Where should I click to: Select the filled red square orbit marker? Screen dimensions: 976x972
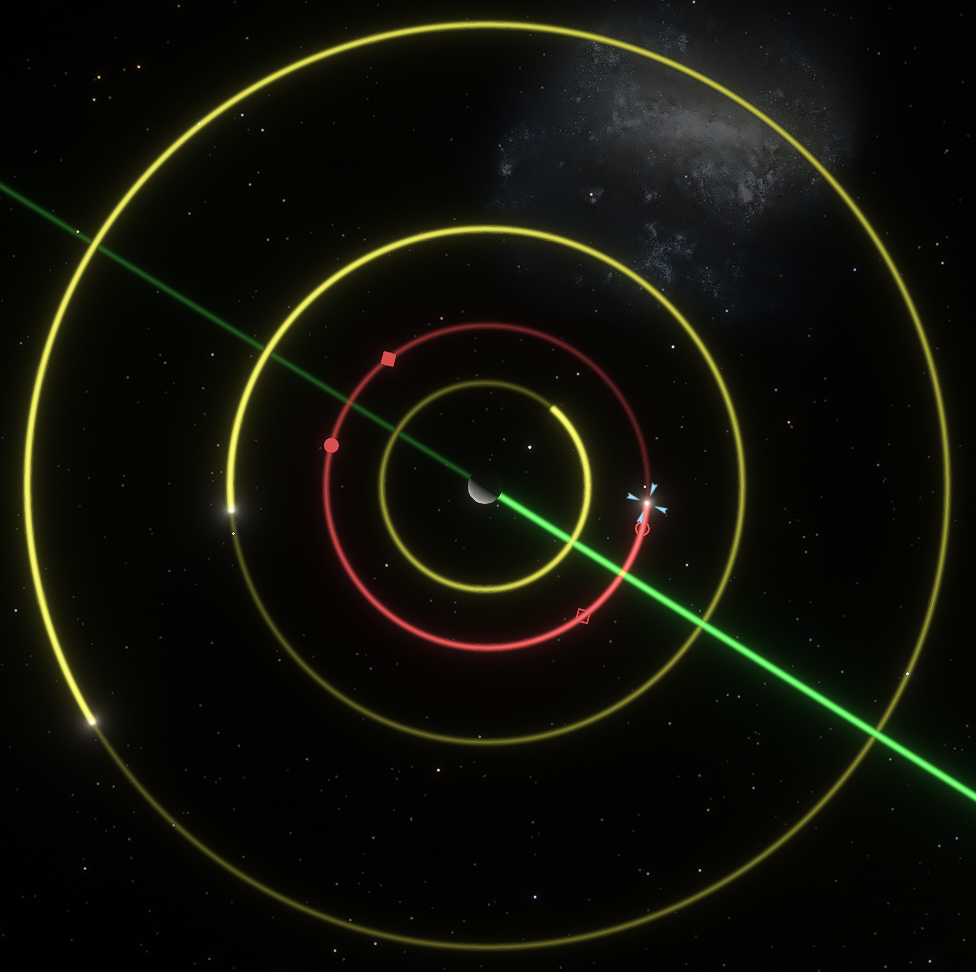(388, 359)
